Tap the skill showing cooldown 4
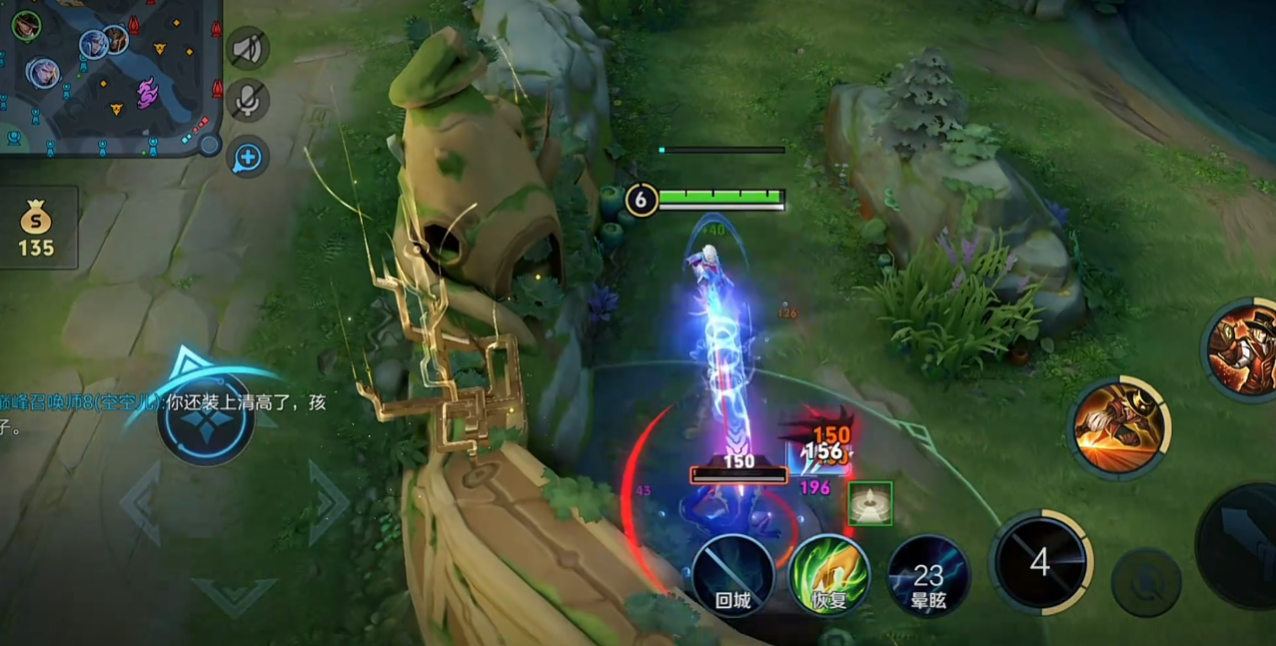This screenshot has width=1276, height=646. [1040, 561]
